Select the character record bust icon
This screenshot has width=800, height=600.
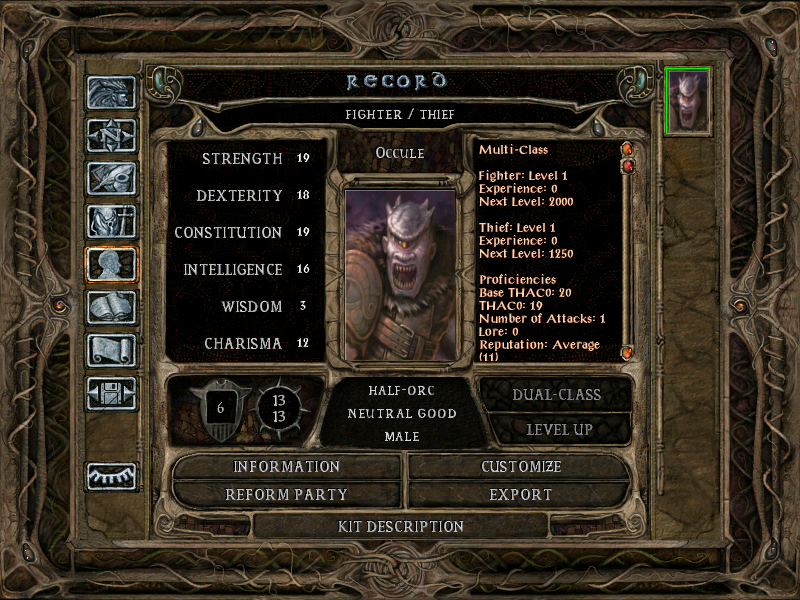pyautogui.click(x=111, y=264)
